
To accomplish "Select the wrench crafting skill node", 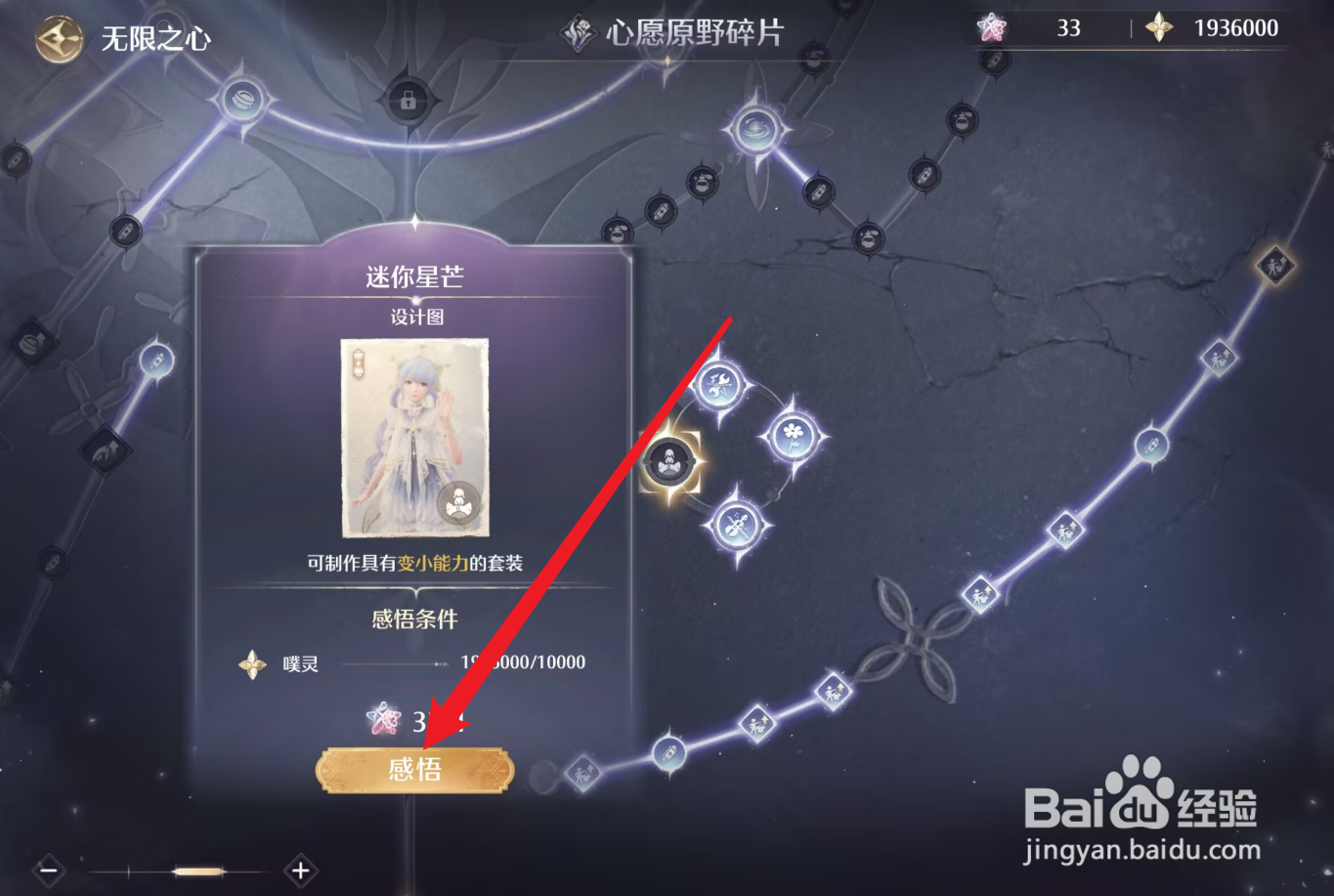I will tap(718, 383).
